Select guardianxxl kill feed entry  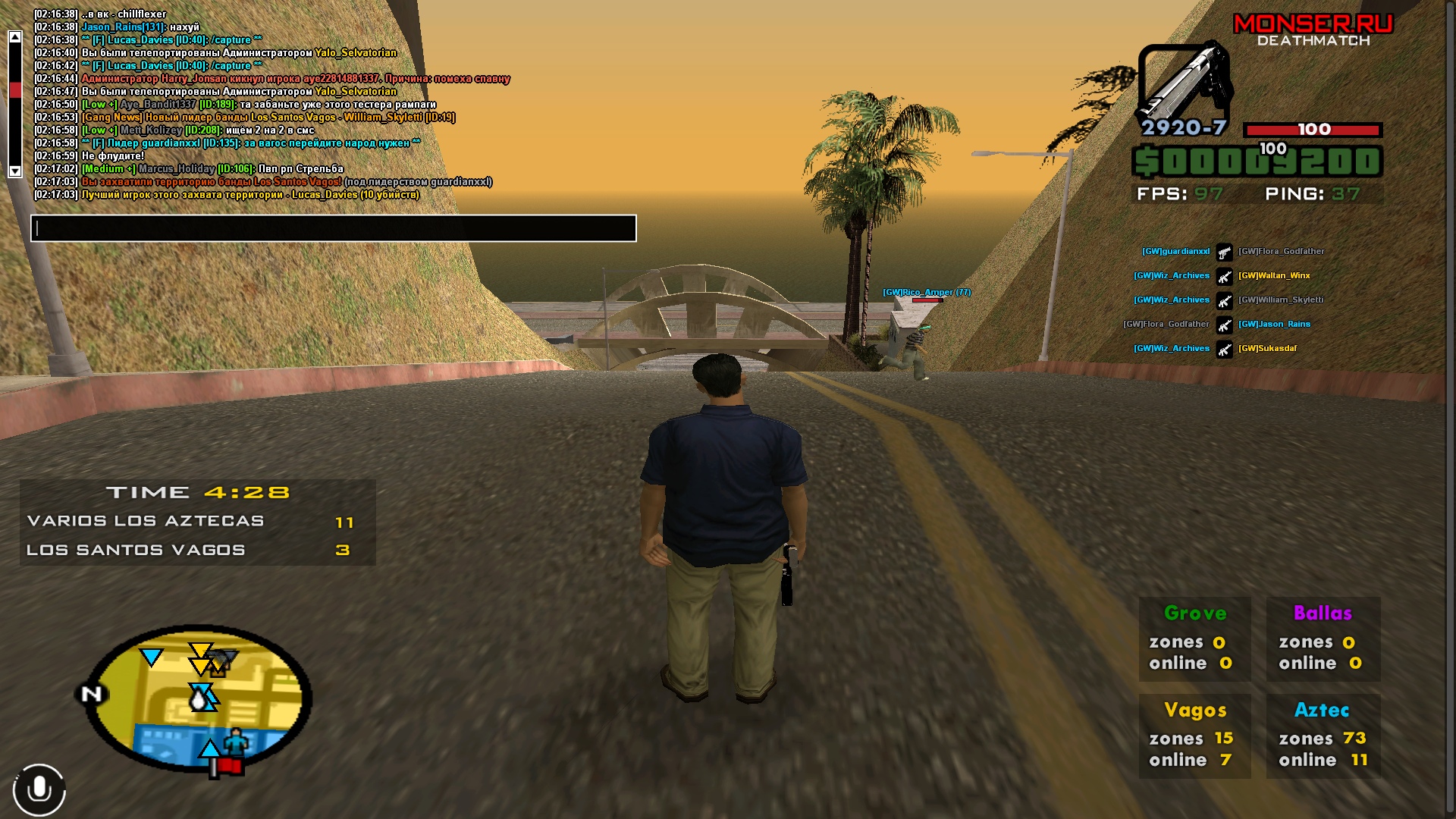1175,251
